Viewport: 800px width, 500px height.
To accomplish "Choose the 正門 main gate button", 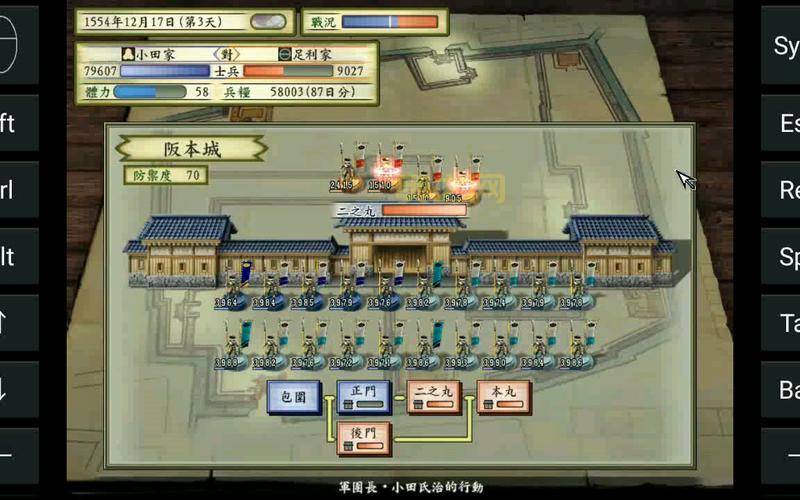I will pos(364,397).
